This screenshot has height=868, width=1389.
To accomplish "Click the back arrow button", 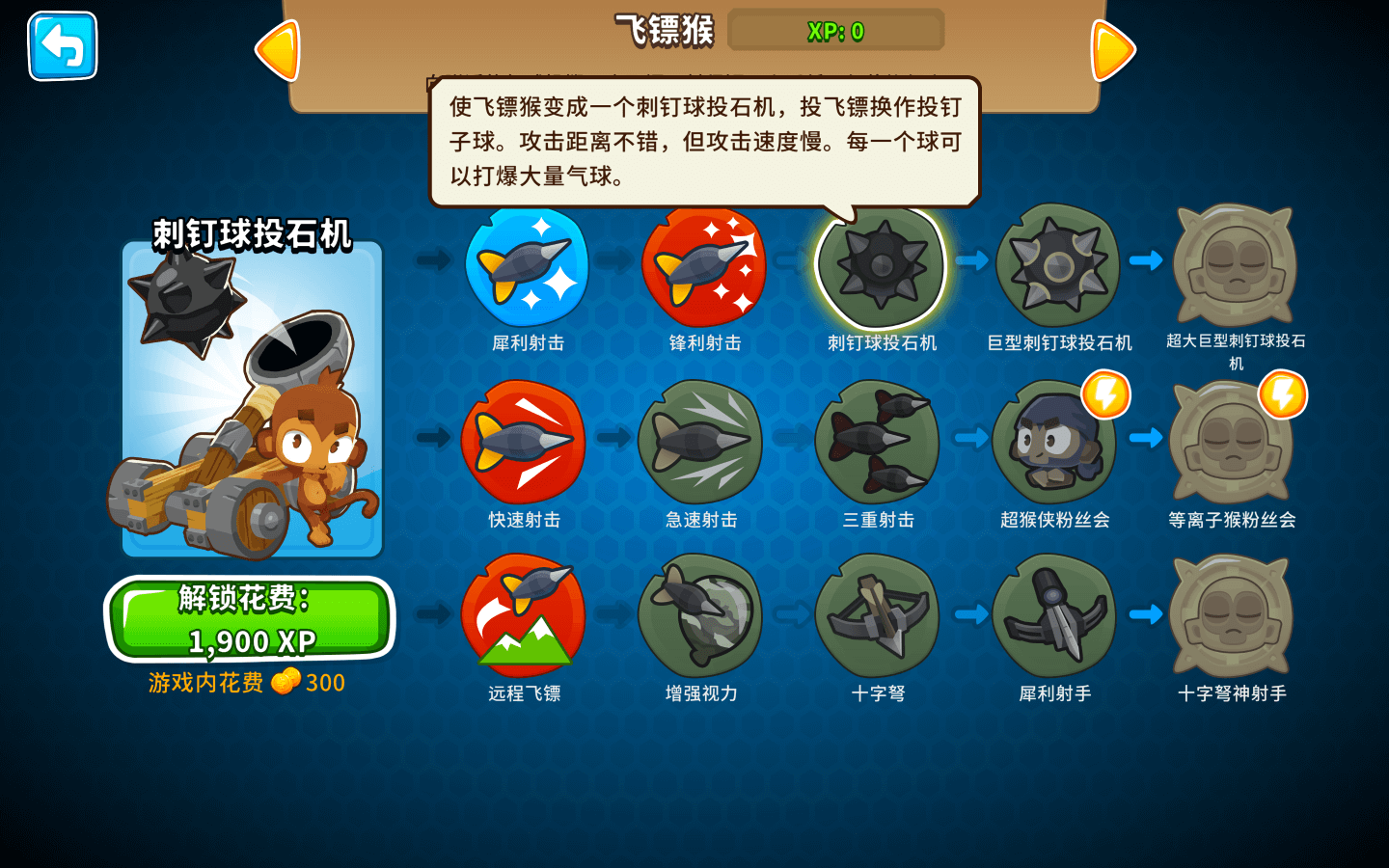I will click(62, 46).
